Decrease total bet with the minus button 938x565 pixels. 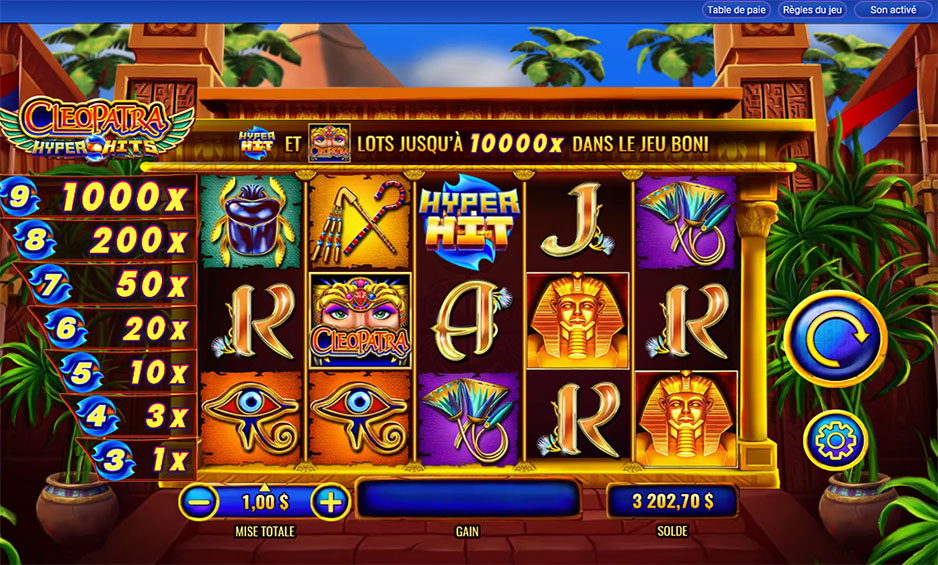point(200,501)
